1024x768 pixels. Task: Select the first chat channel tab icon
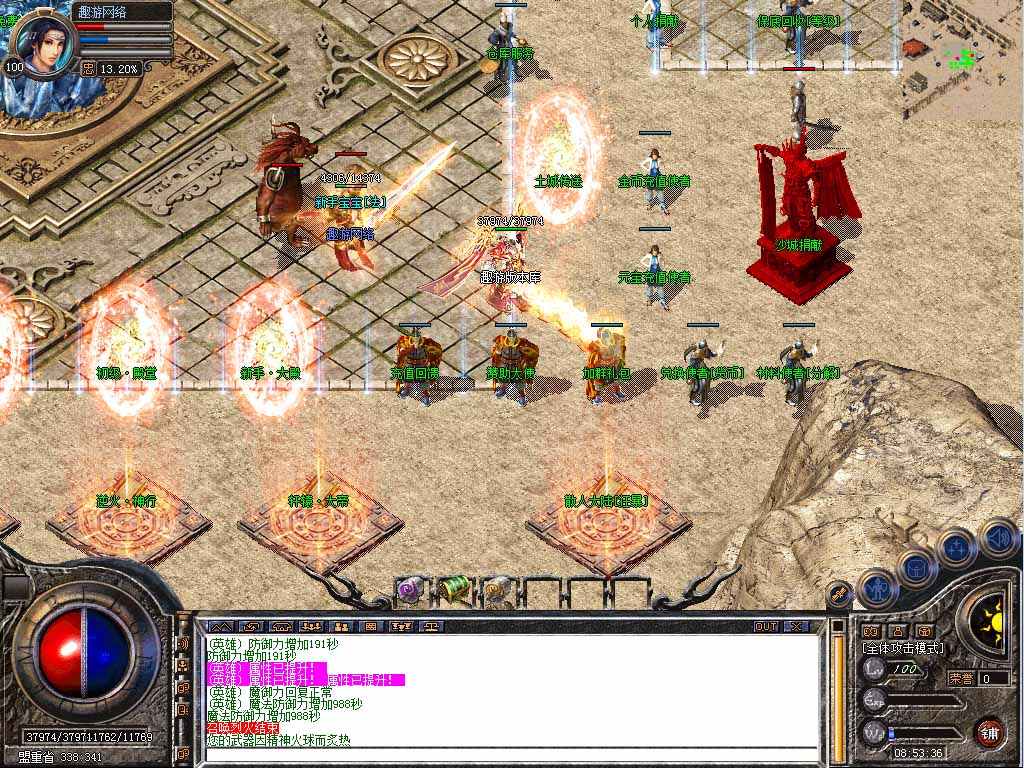219,626
